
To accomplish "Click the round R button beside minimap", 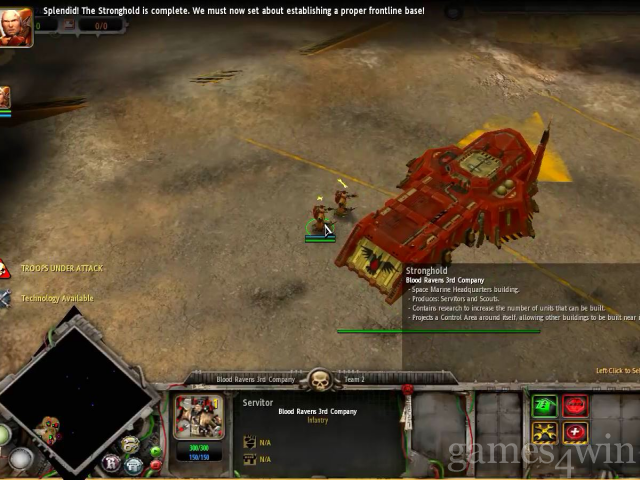I will [x=111, y=464].
